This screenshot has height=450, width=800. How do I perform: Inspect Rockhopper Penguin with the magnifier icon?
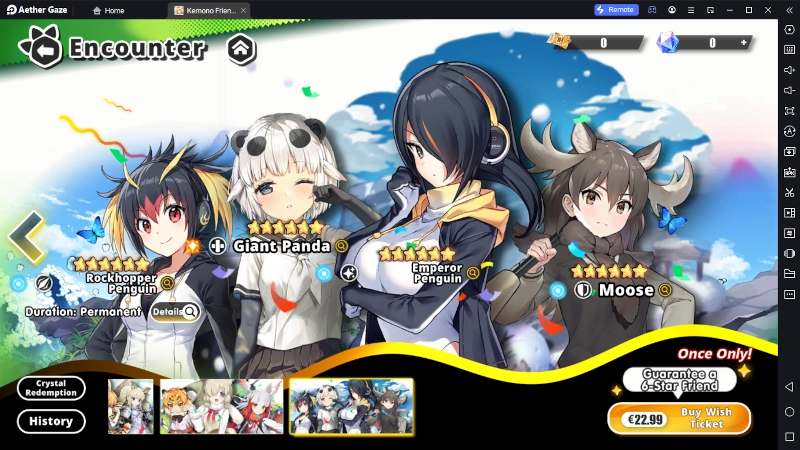click(167, 283)
